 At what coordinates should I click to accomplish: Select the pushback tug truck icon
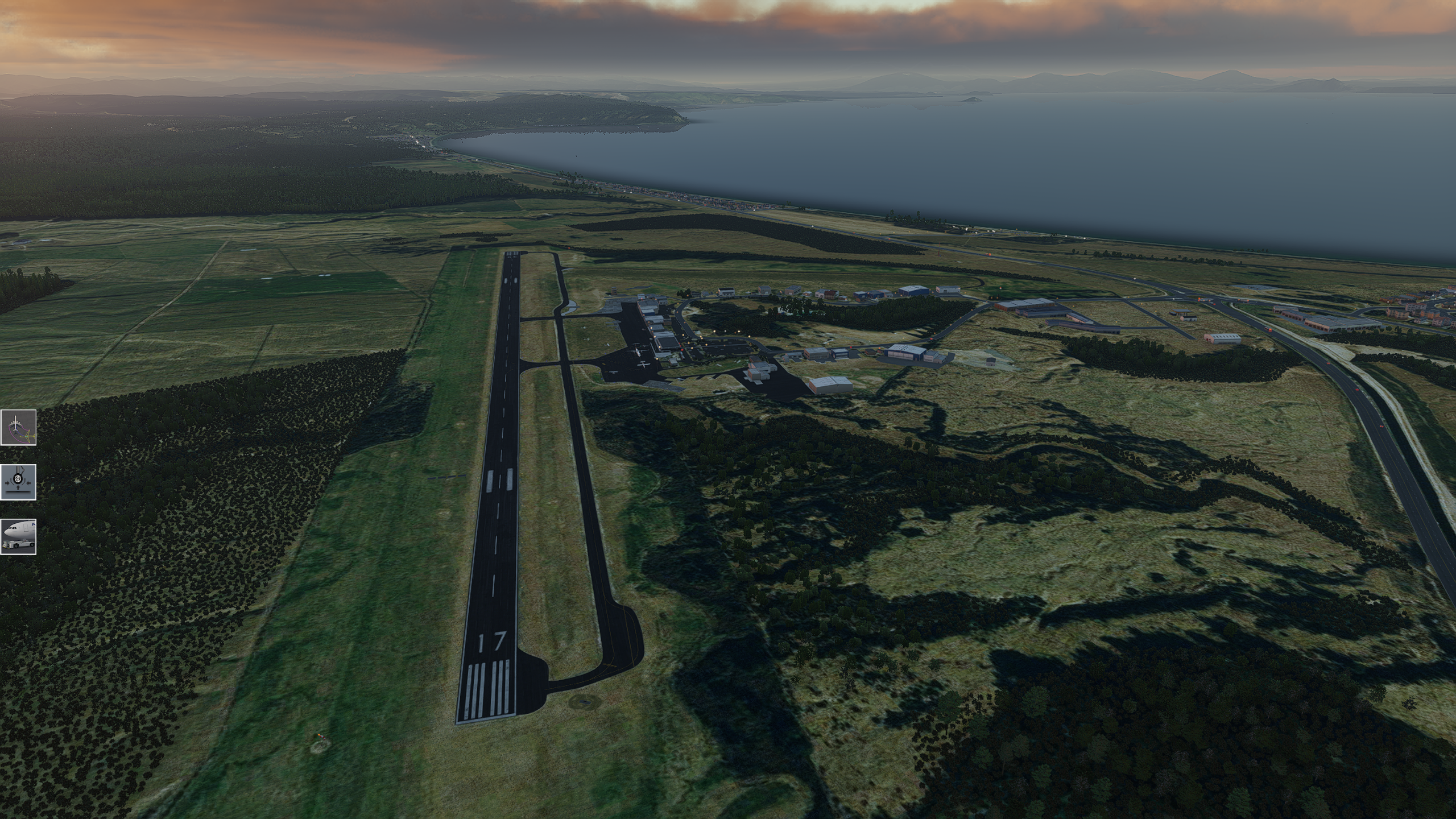18,536
